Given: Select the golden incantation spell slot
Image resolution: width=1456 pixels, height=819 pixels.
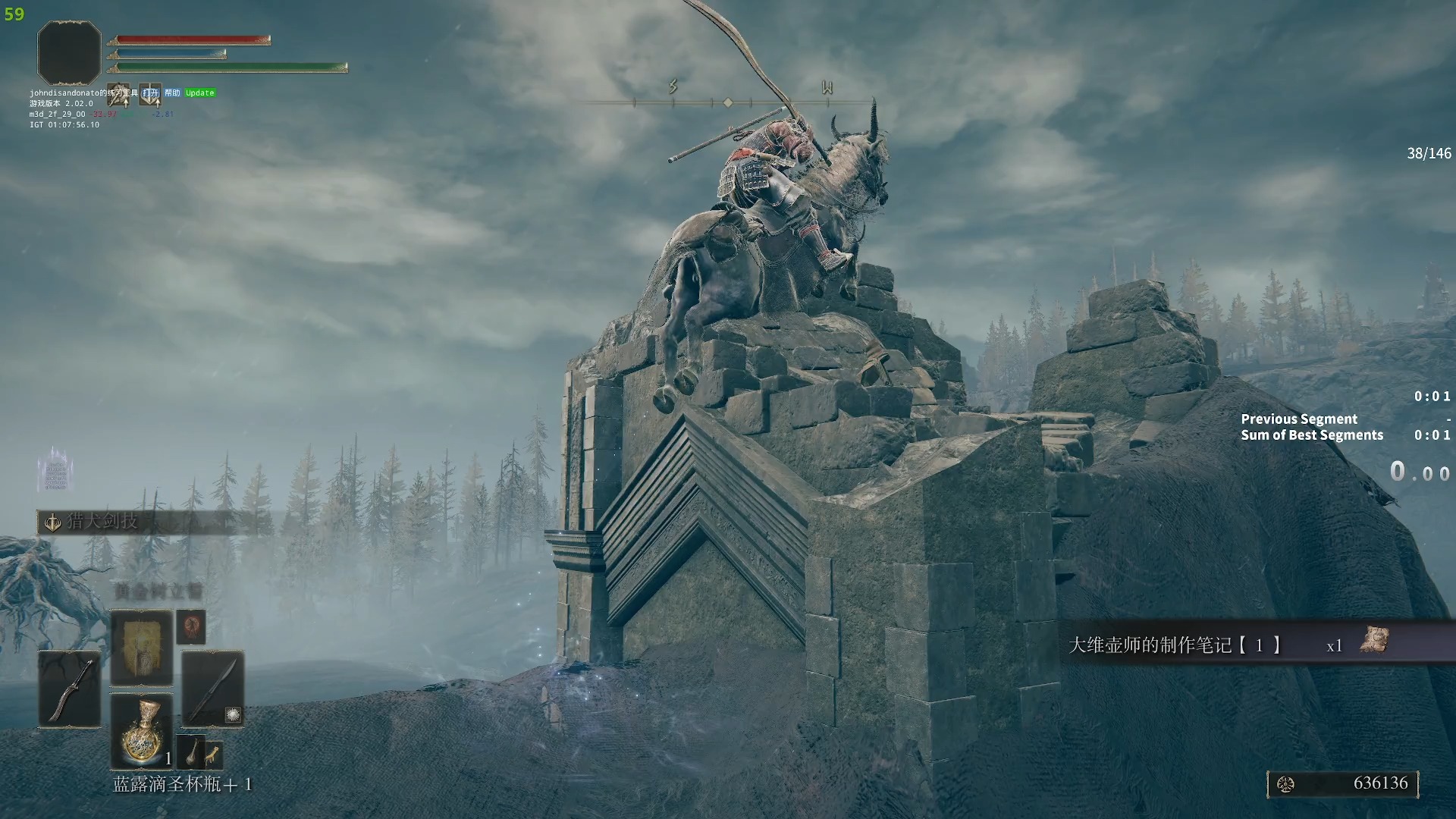Looking at the screenshot, I should coord(142,648).
